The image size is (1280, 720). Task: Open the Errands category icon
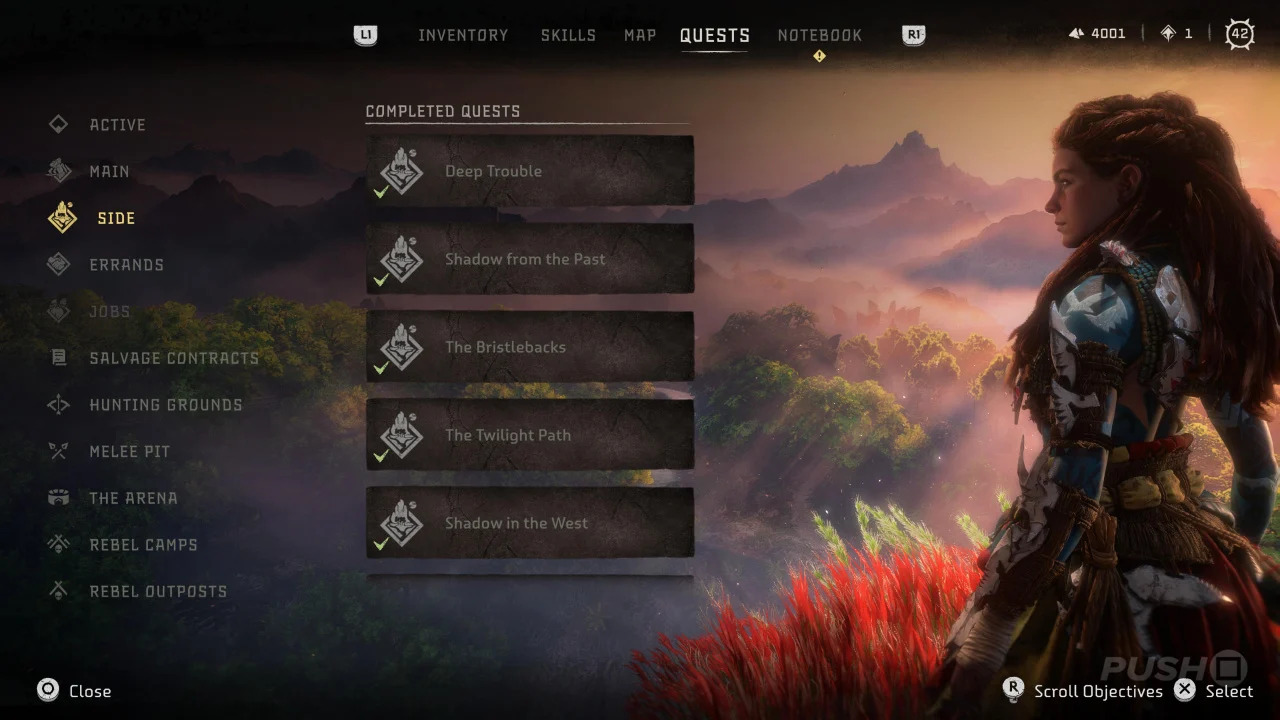(x=59, y=264)
